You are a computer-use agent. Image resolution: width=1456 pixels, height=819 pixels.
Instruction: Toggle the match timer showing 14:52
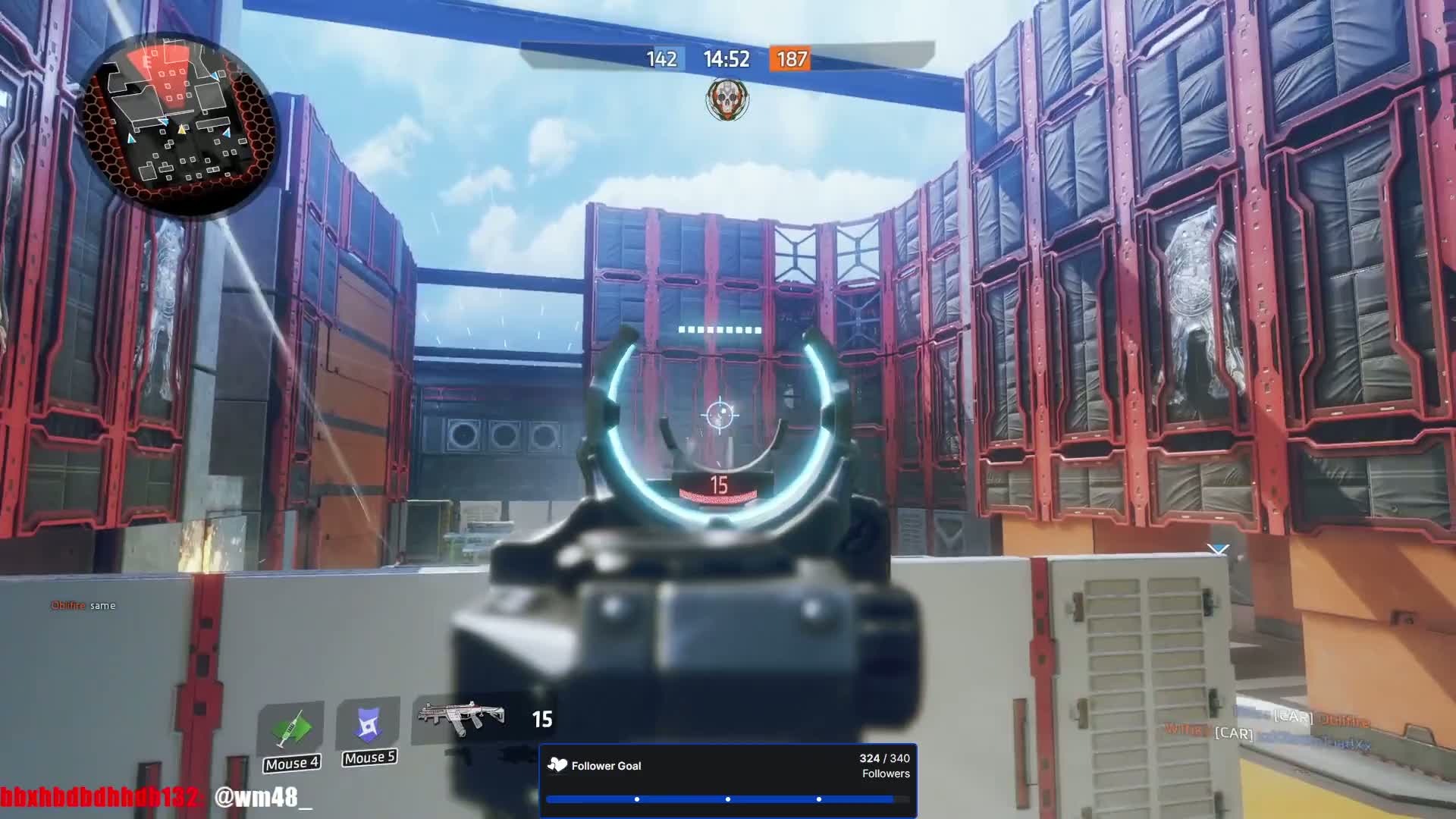coord(726,58)
